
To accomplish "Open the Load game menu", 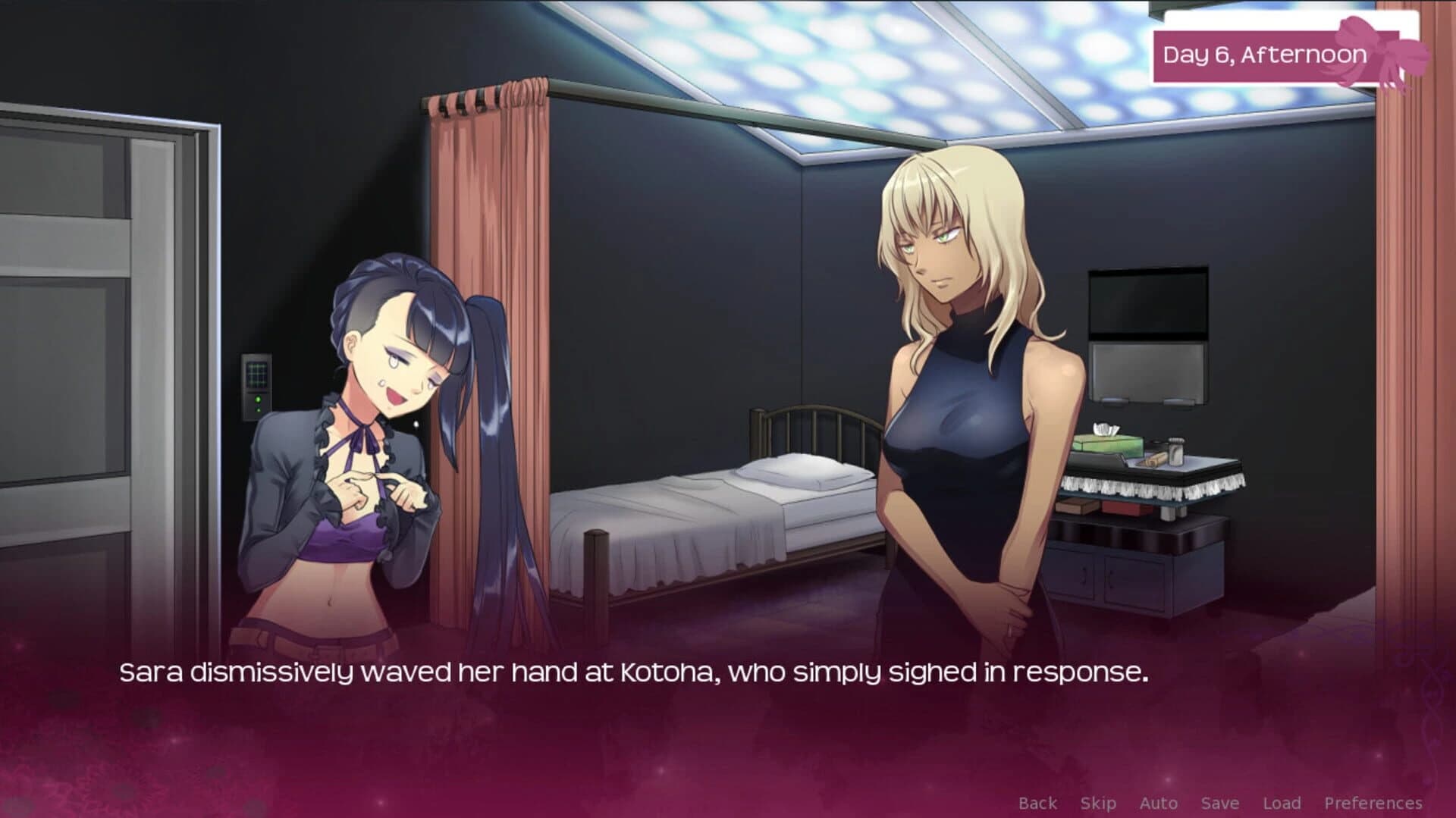I will click(x=1282, y=802).
